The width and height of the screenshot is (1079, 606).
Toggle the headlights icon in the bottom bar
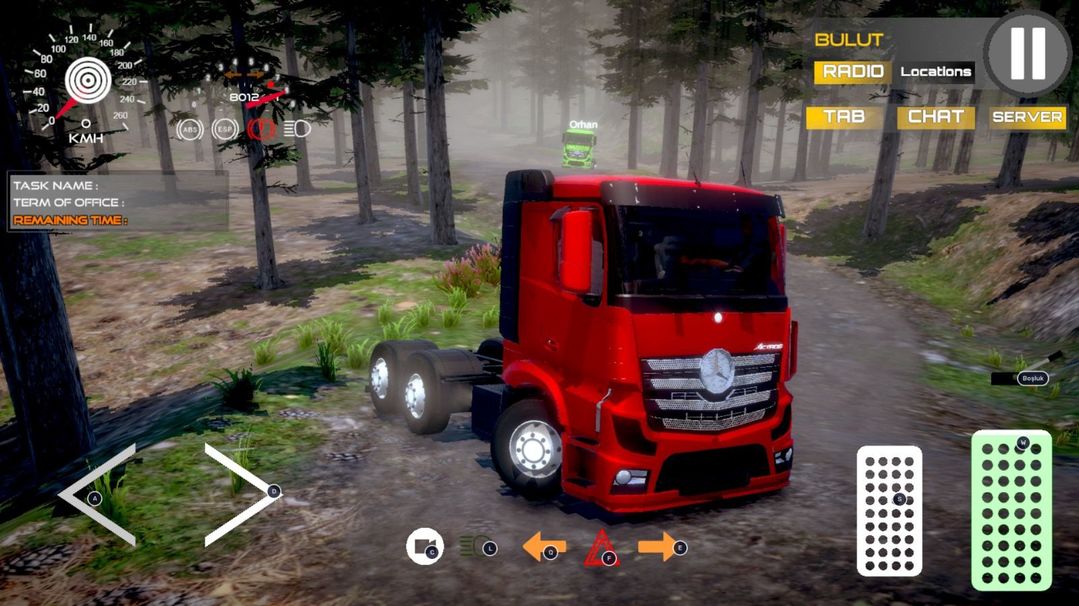[474, 547]
